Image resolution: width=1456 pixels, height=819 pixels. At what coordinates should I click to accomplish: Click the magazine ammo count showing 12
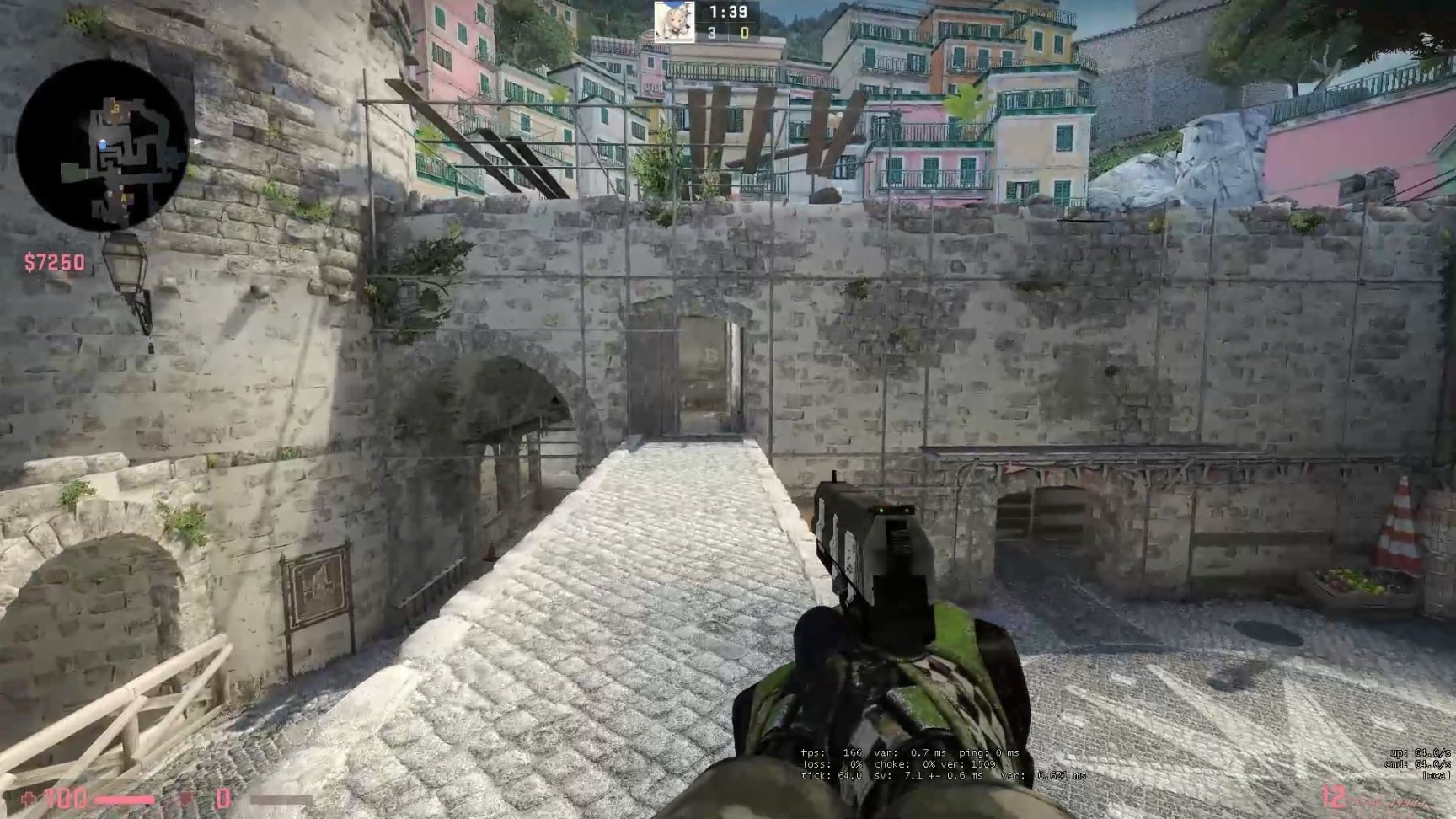click(x=1332, y=795)
